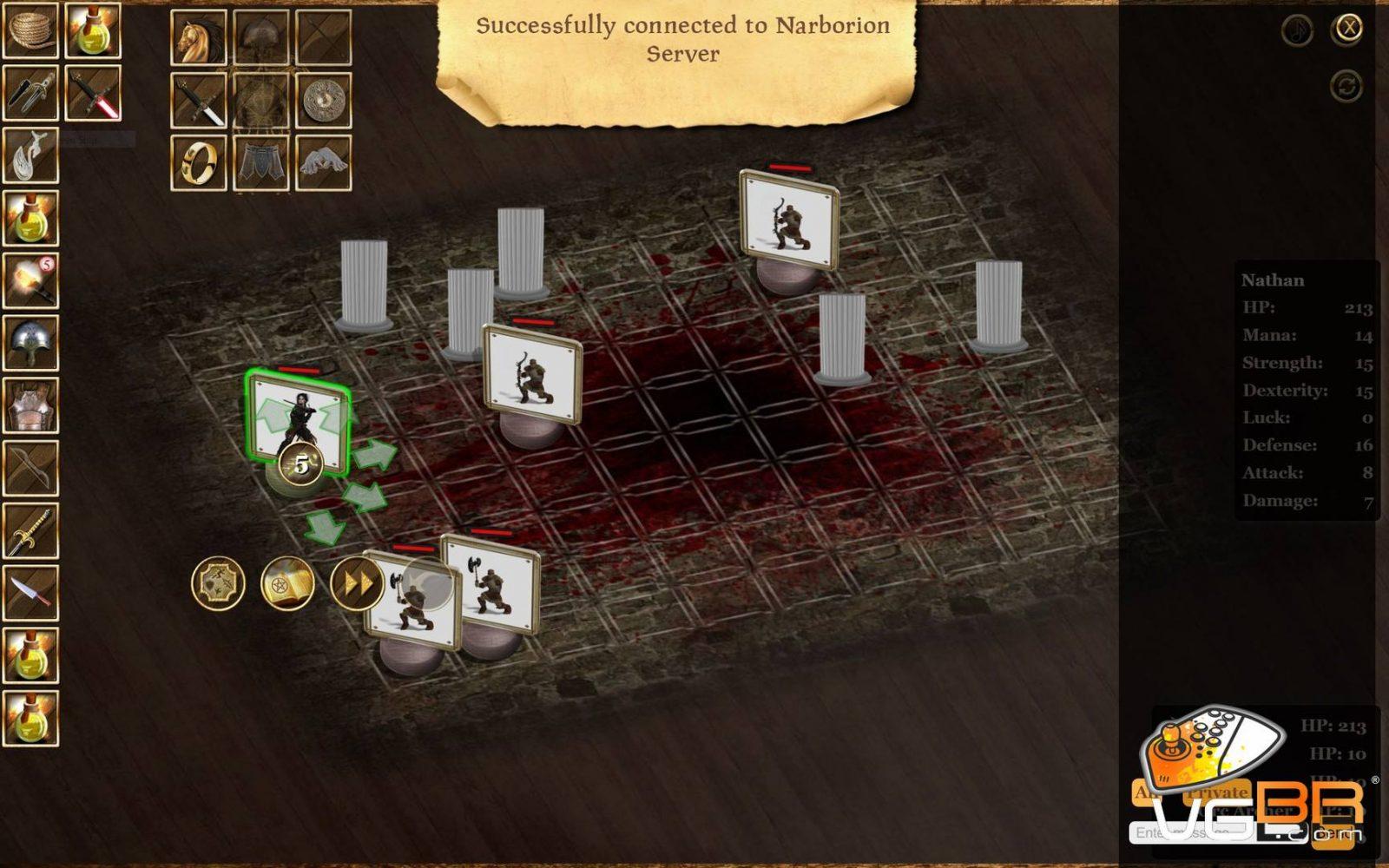The image size is (1389, 868).
Task: Select the red-bladed sword in inventory
Action: coord(93,93)
